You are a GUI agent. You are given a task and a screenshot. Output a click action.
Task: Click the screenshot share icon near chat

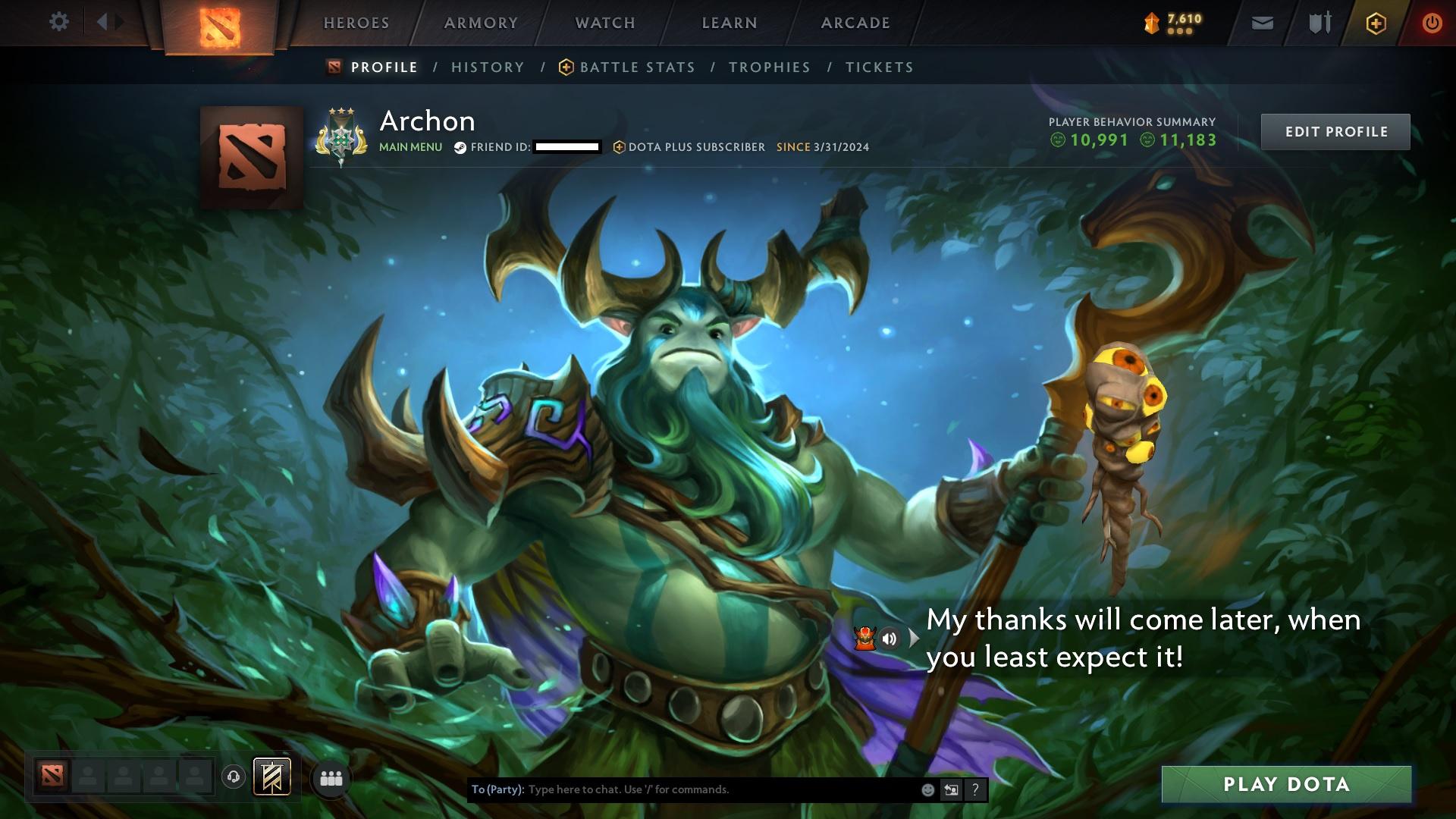click(951, 789)
